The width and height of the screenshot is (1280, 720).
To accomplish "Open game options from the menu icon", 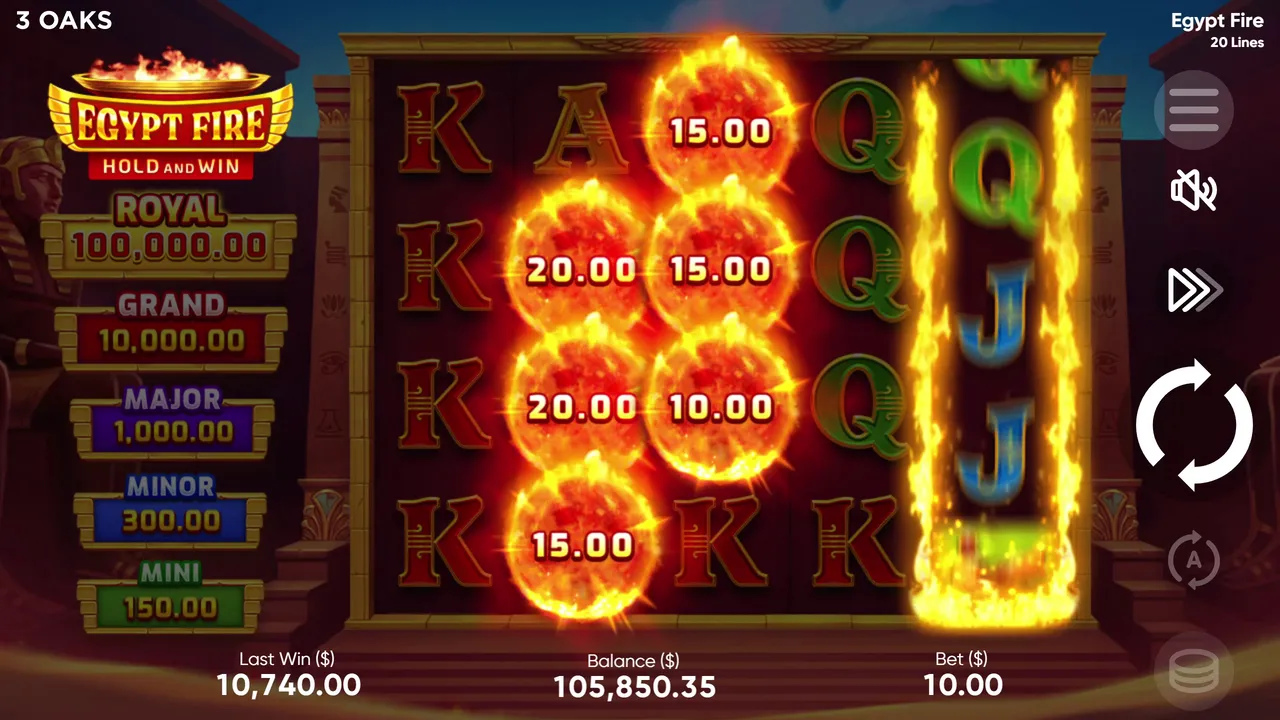I will click(1193, 110).
